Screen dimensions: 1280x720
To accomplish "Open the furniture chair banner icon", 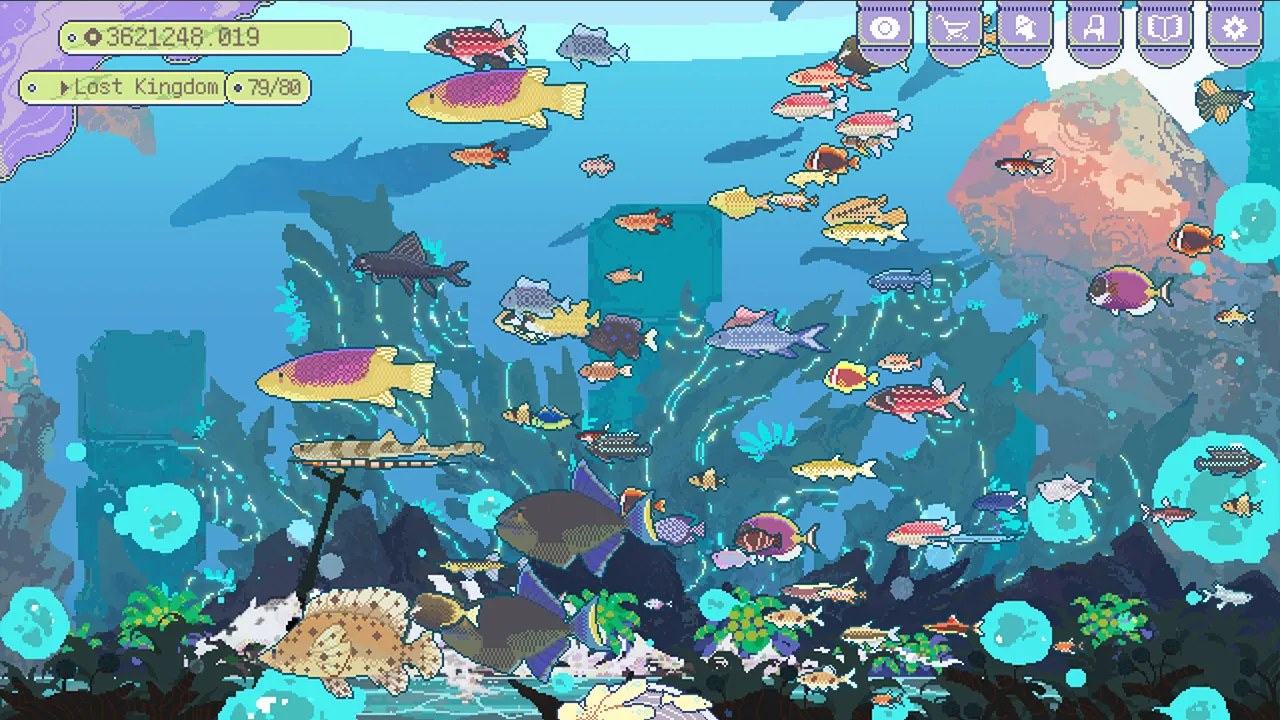I will tap(1094, 28).
